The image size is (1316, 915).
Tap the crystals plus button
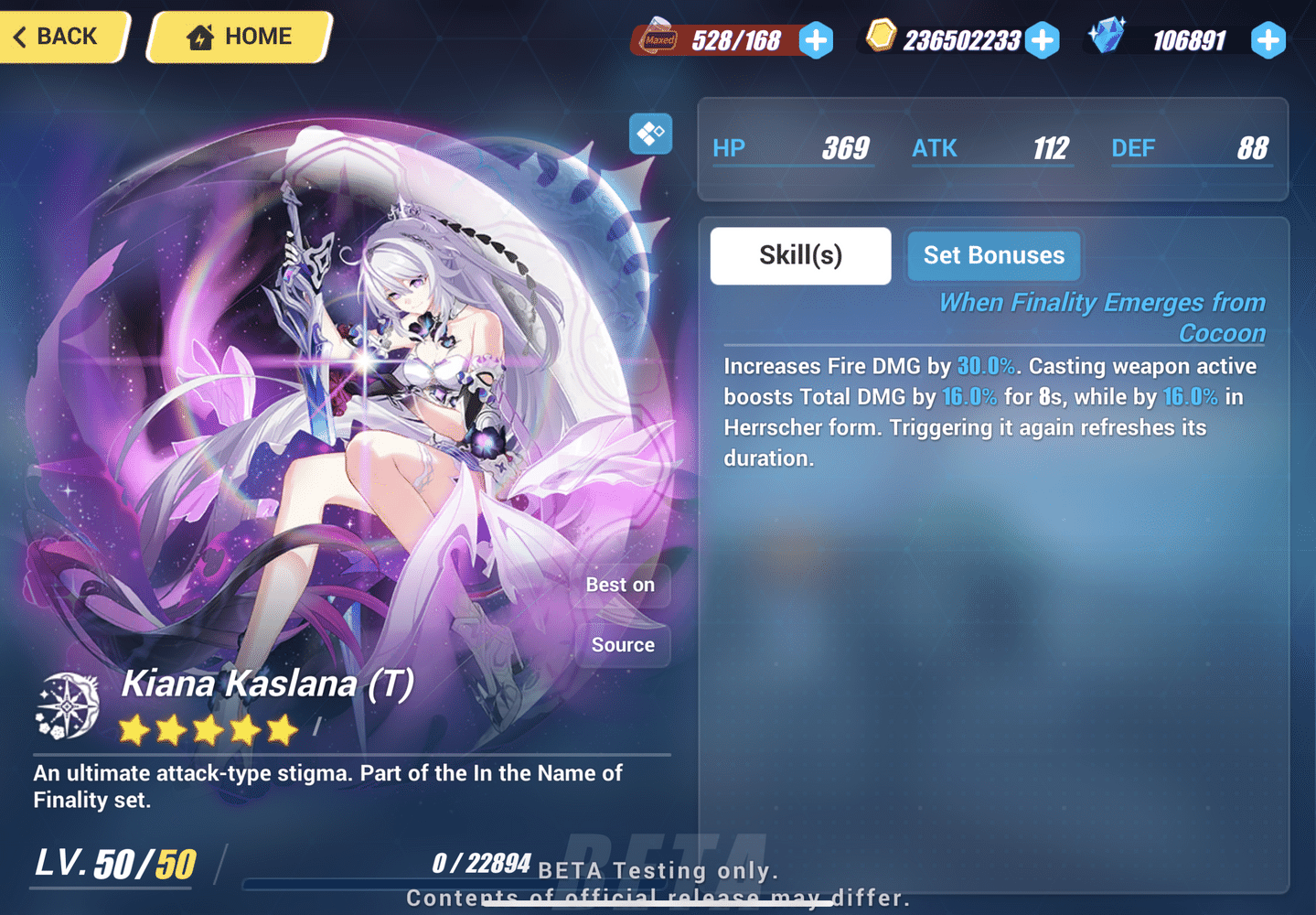[1268, 39]
